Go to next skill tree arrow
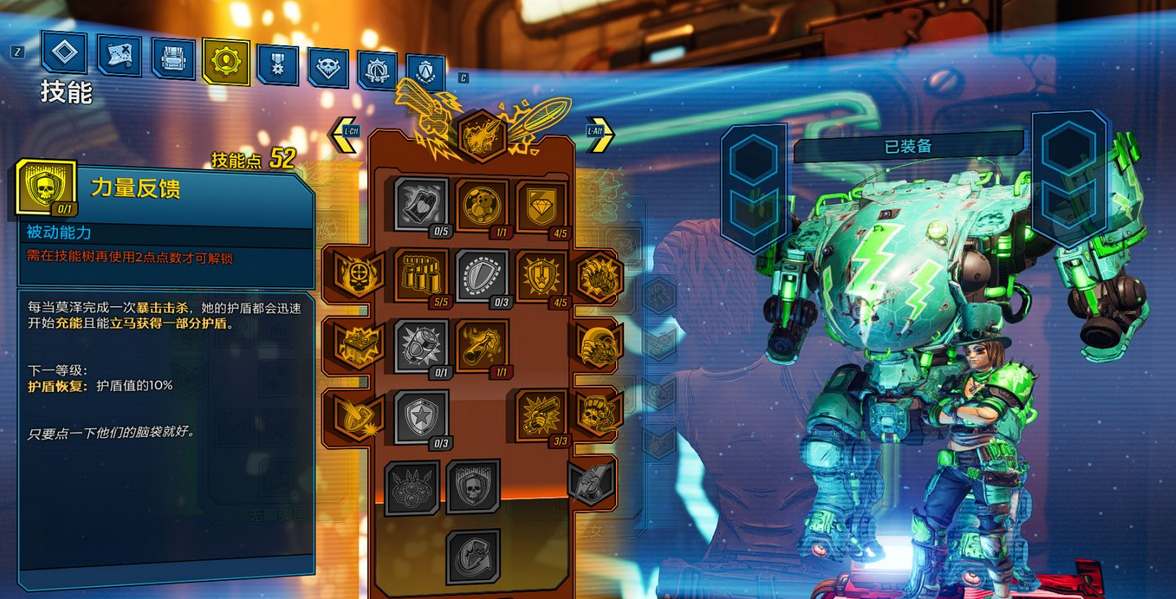1176x599 pixels. click(x=599, y=134)
